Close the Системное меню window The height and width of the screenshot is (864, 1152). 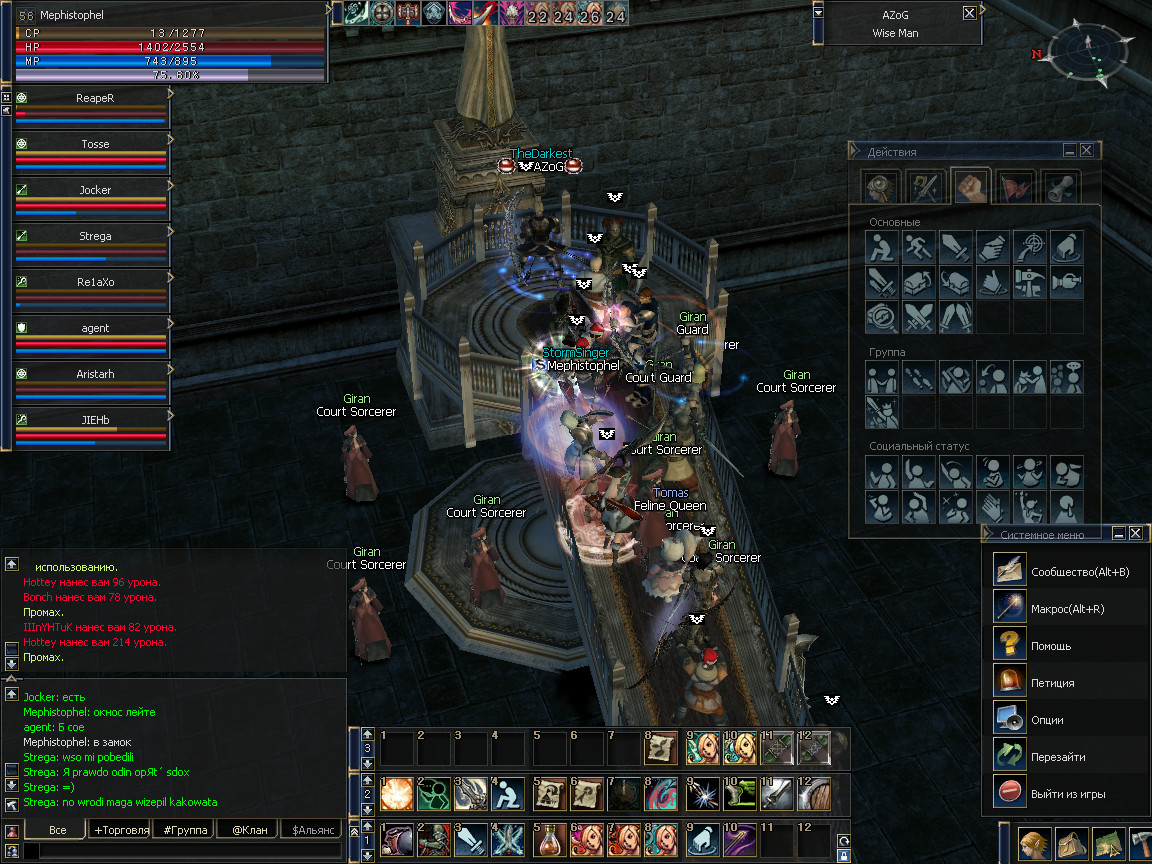pyautogui.click(x=1135, y=534)
